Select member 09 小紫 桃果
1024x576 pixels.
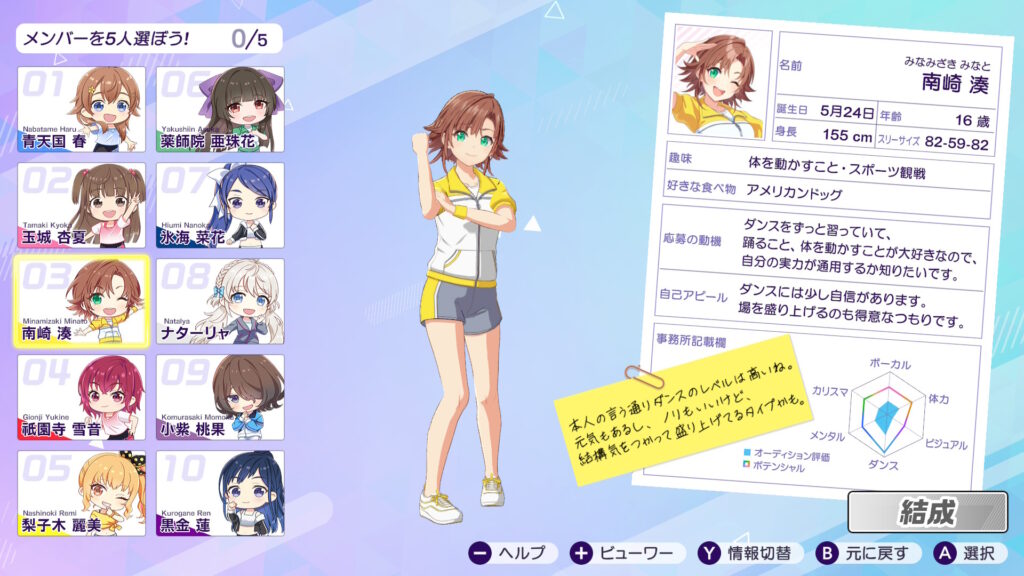click(220, 397)
